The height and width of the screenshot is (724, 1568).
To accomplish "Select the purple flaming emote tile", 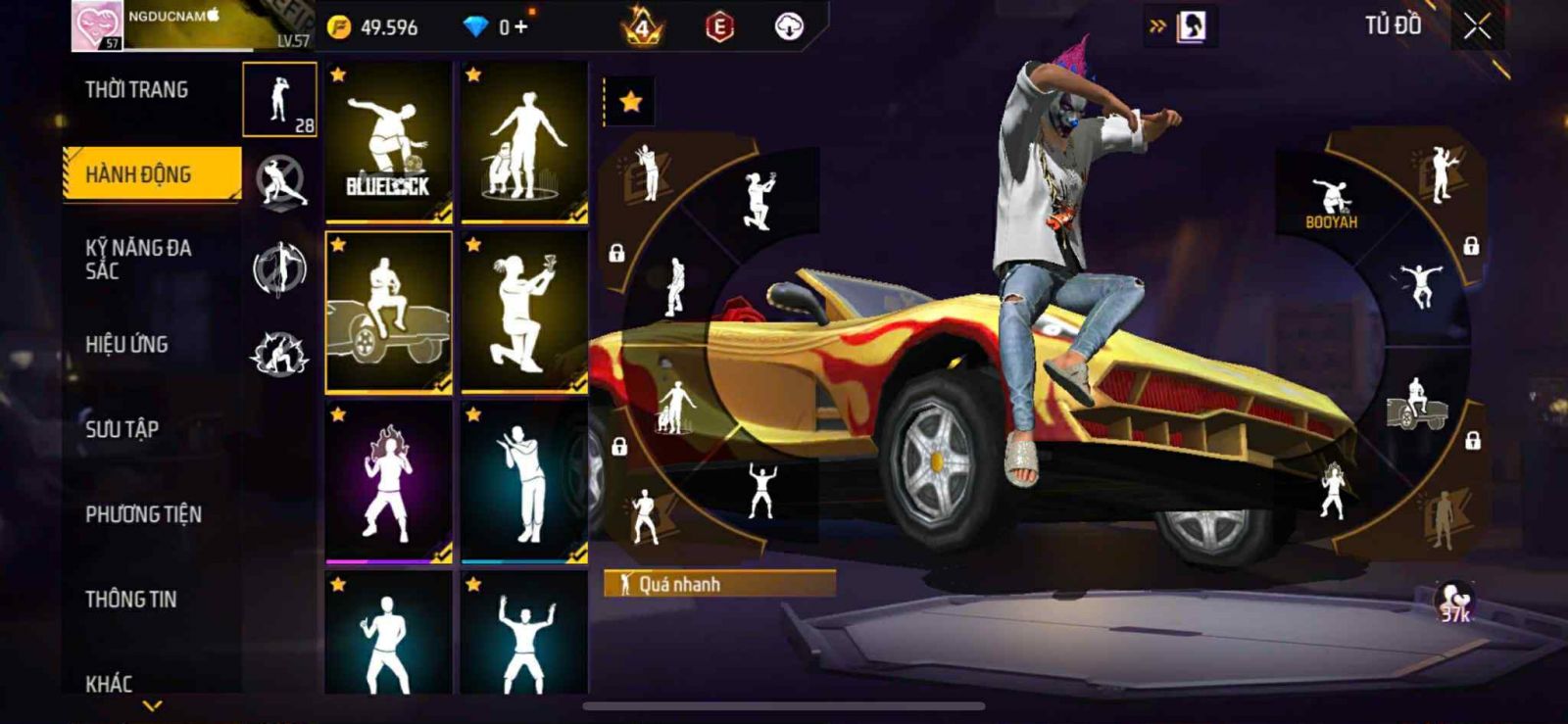I will coord(388,482).
